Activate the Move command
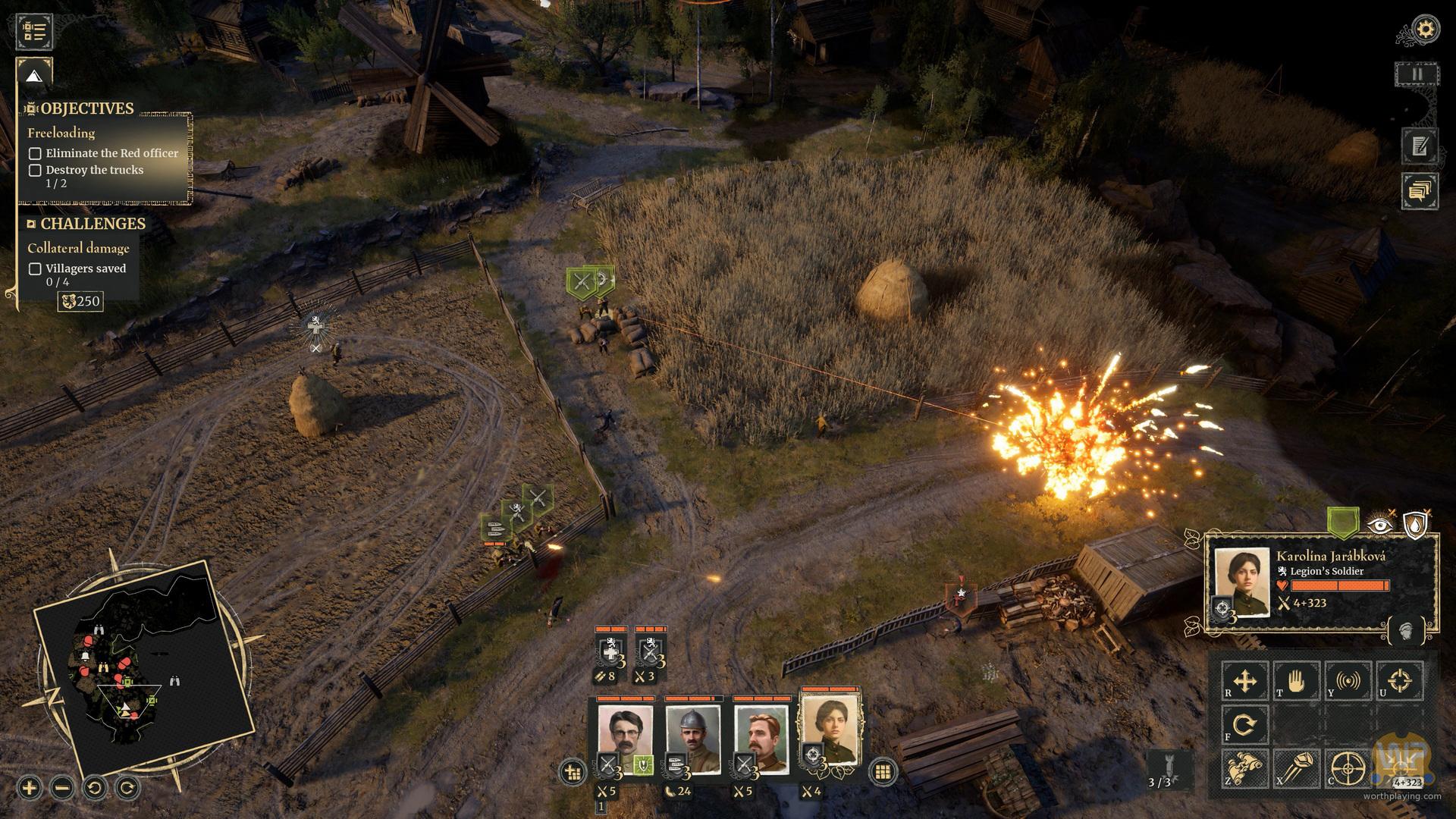 click(1245, 681)
